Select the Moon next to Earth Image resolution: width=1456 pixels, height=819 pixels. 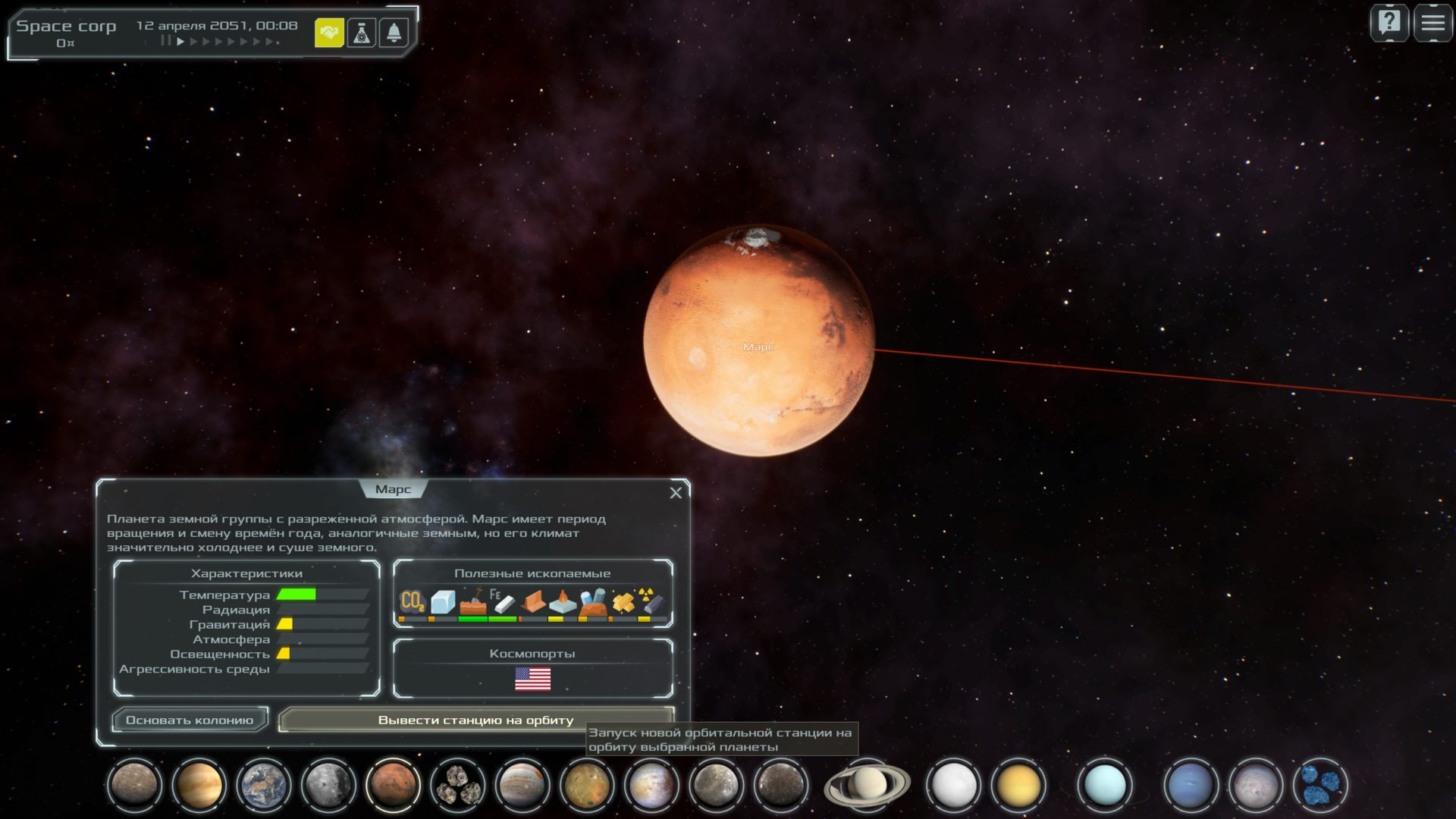pyautogui.click(x=328, y=785)
